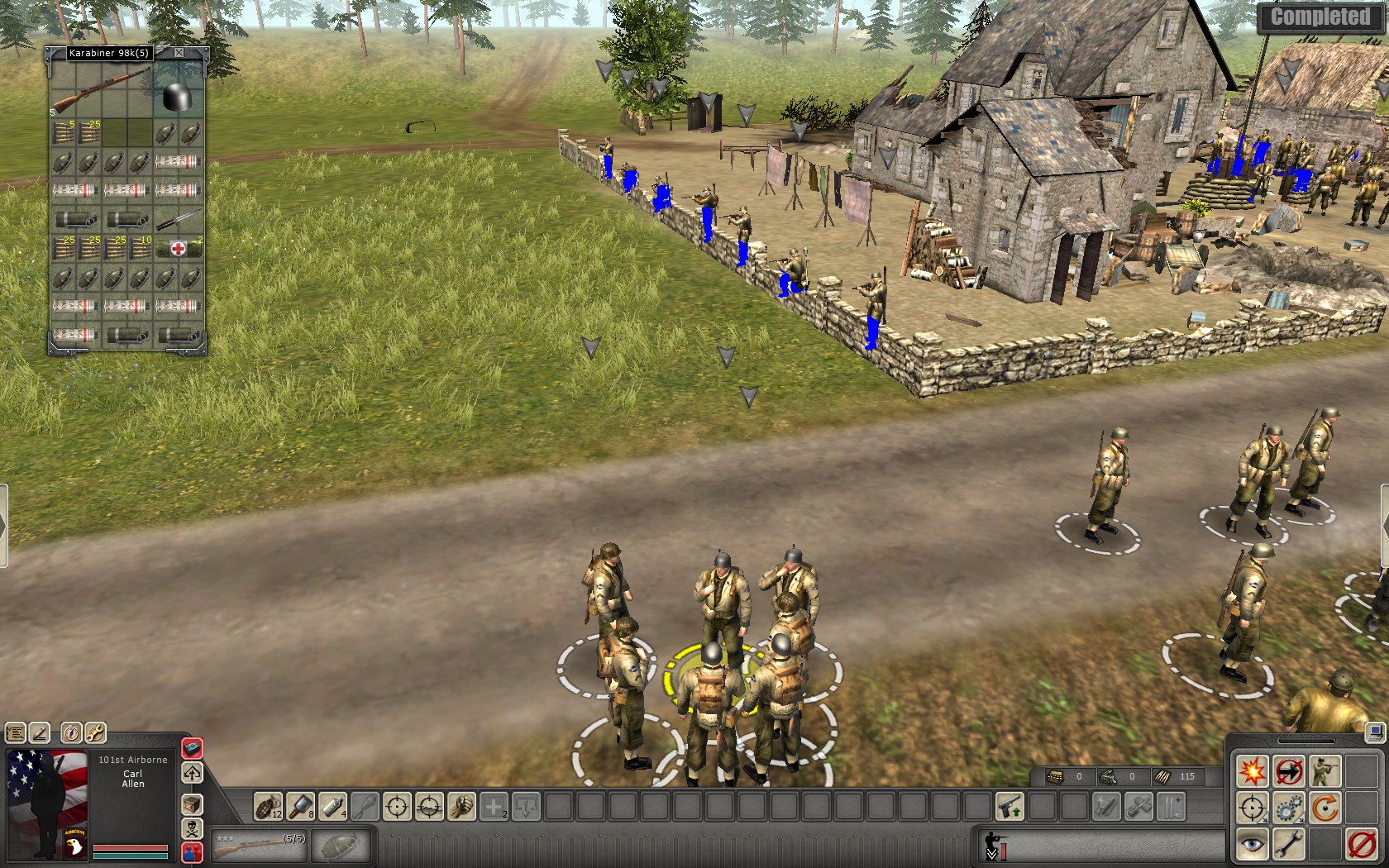Screen dimensions: 1389x868
Task: Open the crossed wrench tools button
Action: (x=95, y=732)
